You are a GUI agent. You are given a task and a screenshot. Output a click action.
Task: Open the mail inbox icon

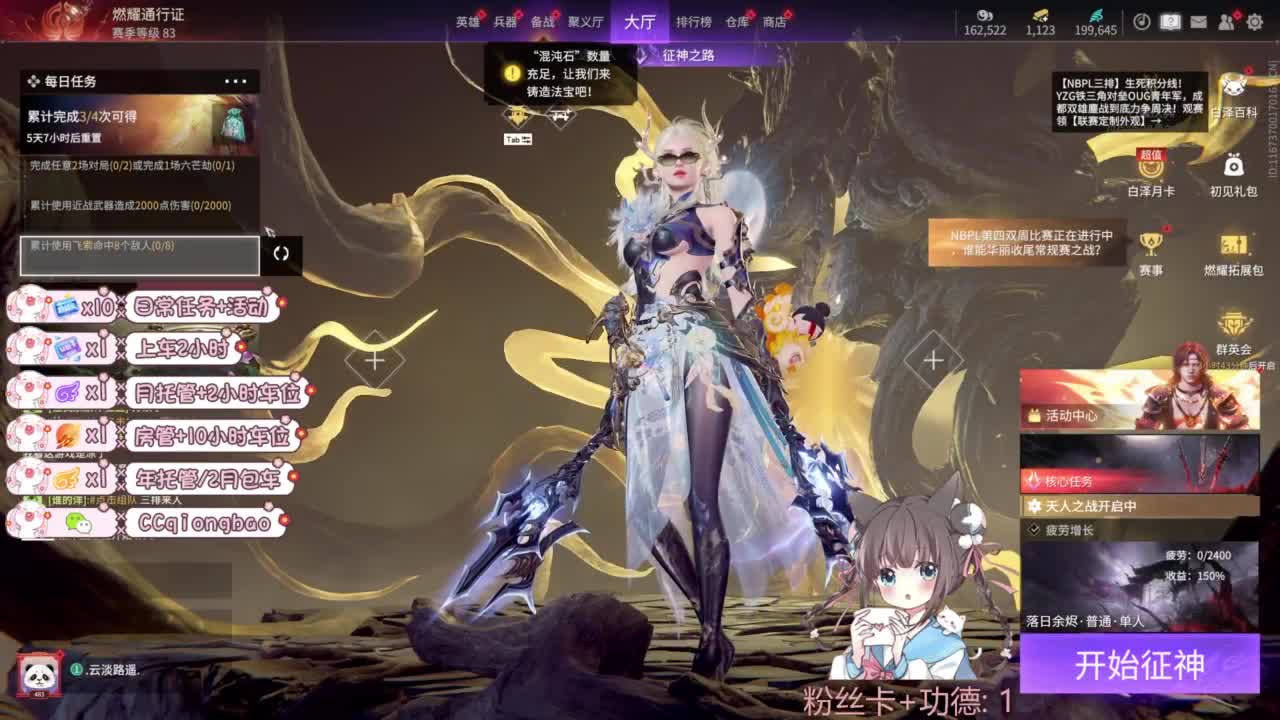(1198, 20)
